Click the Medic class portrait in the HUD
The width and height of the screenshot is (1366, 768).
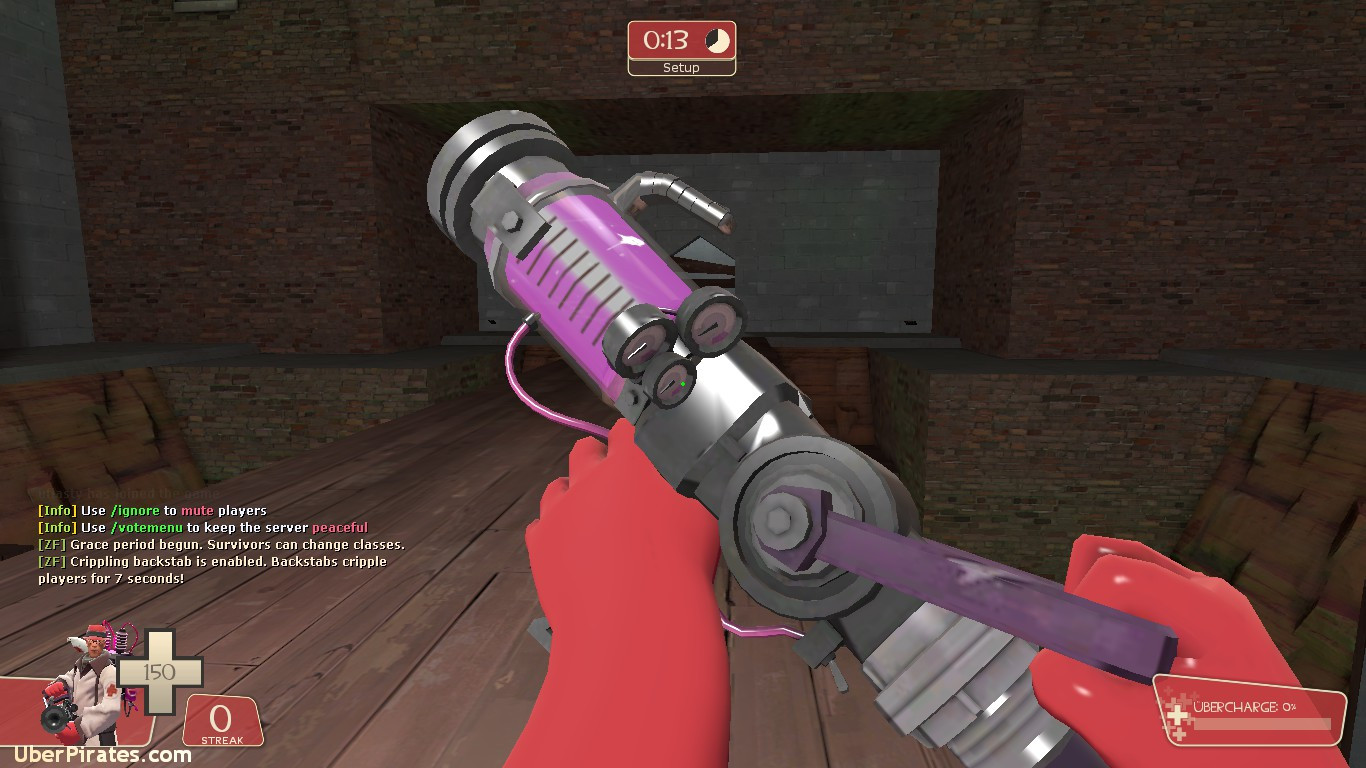click(x=90, y=668)
